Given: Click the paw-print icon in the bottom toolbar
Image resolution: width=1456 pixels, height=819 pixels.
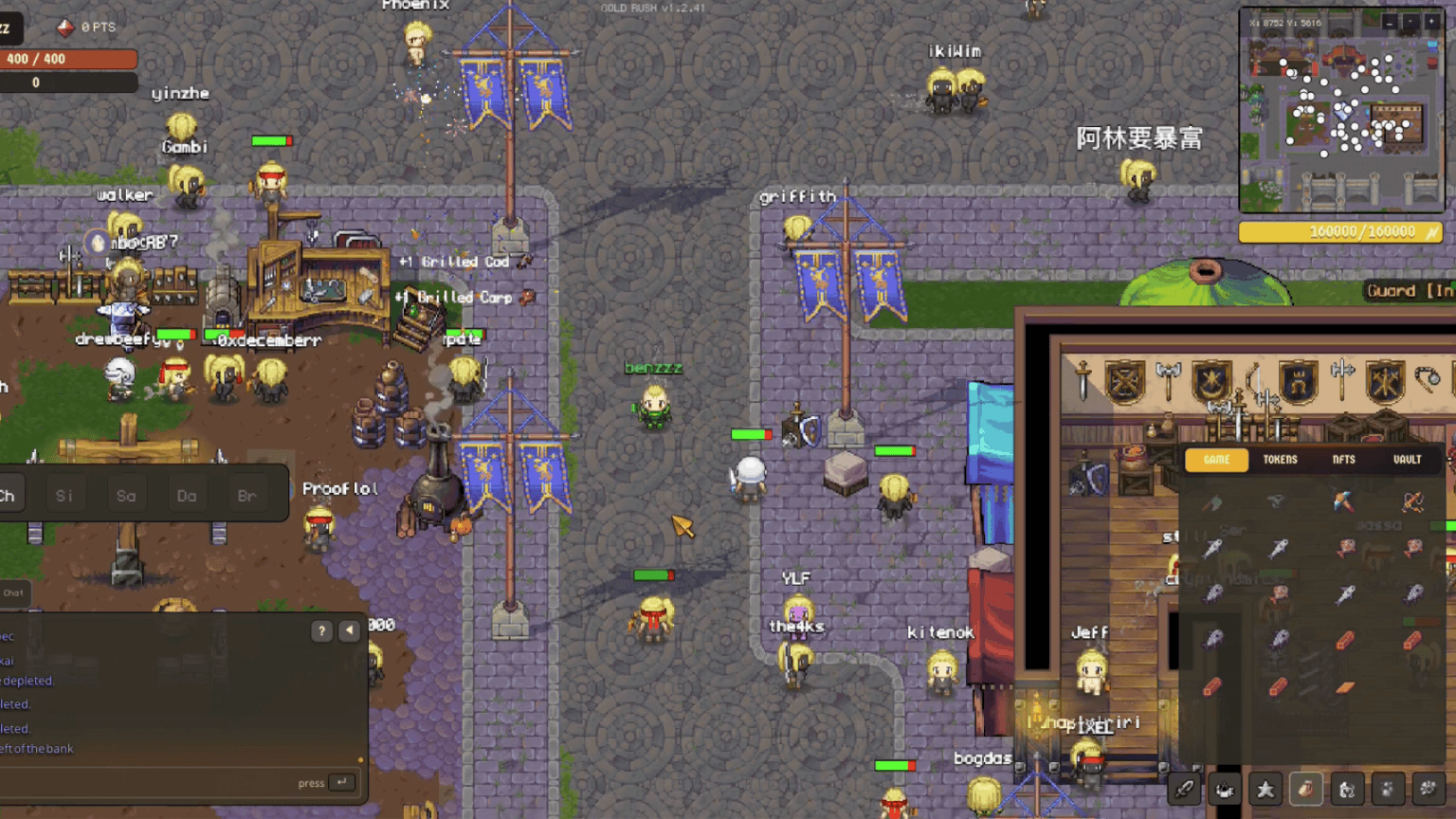Looking at the screenshot, I should point(1388,788).
